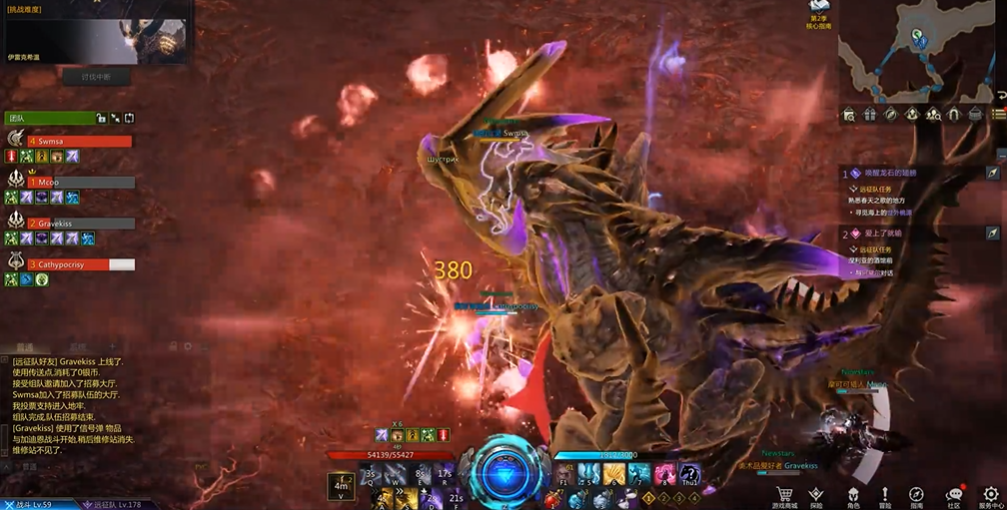Select party member Gravekiss in party list
Image resolution: width=1007 pixels, height=510 pixels.
pyautogui.click(x=80, y=224)
